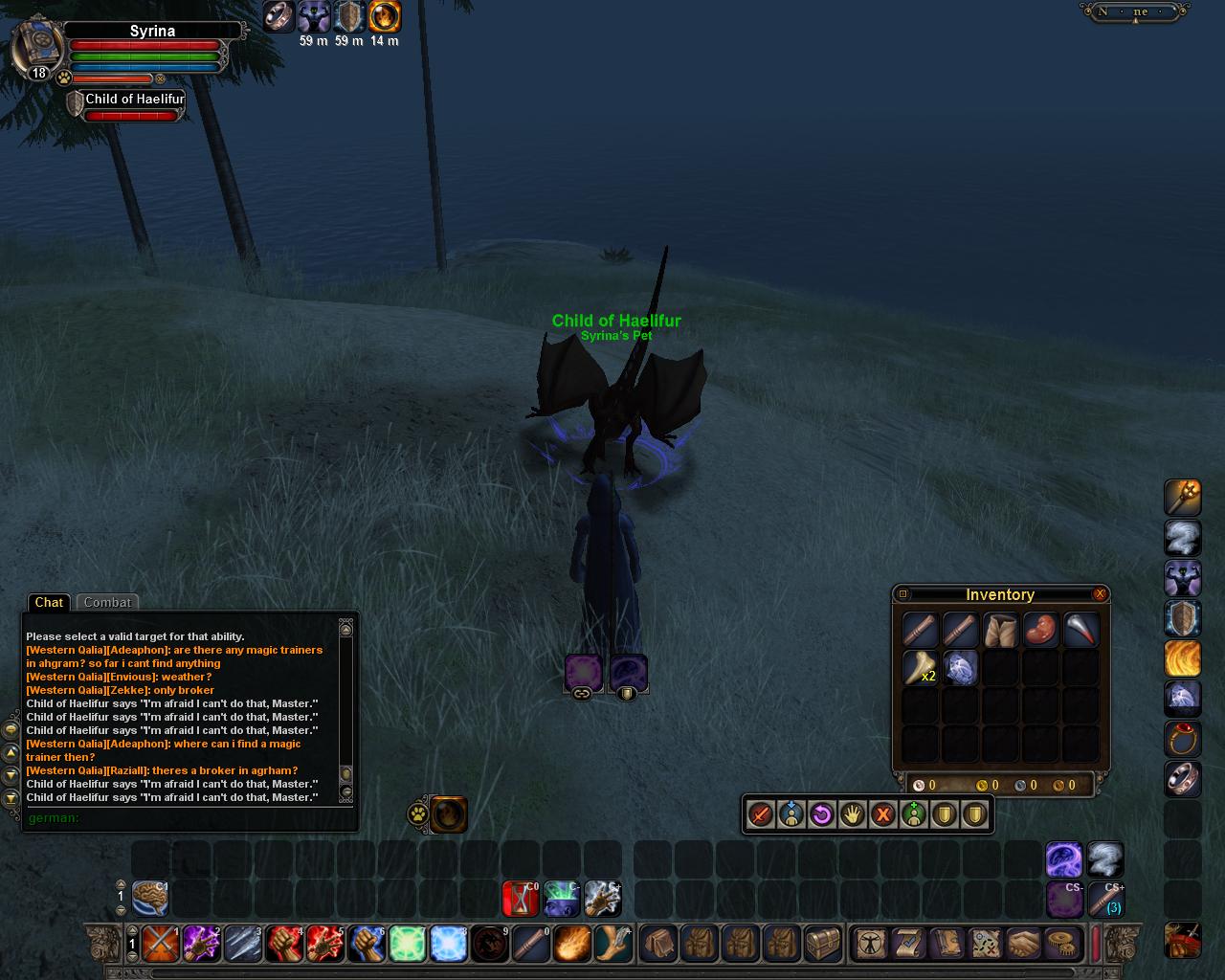The height and width of the screenshot is (980, 1225).
Task: Open the gear settings menu icon
Action: click(x=1060, y=944)
